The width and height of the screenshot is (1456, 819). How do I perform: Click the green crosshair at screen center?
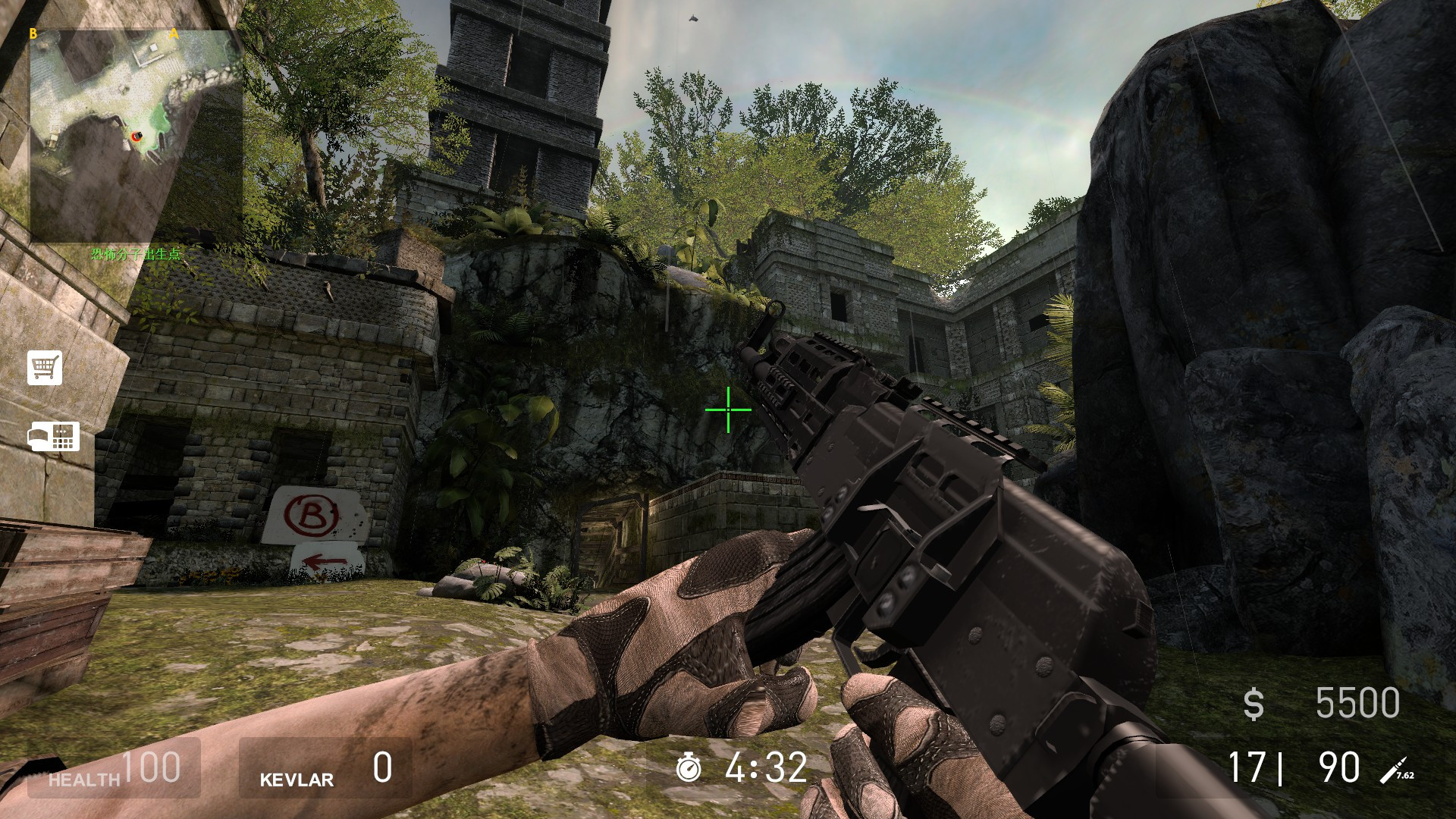click(727, 409)
